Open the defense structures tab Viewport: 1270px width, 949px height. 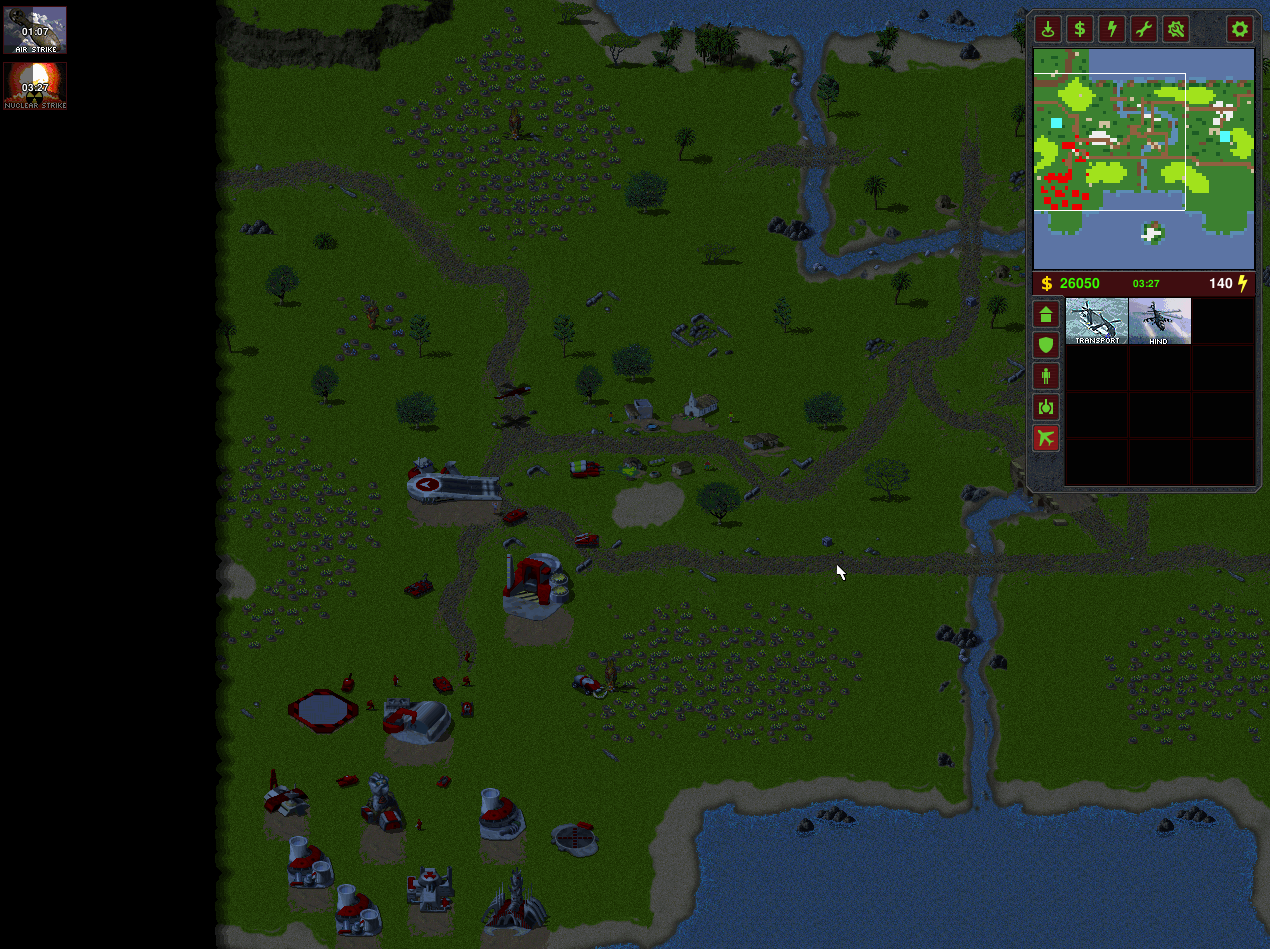(x=1046, y=345)
